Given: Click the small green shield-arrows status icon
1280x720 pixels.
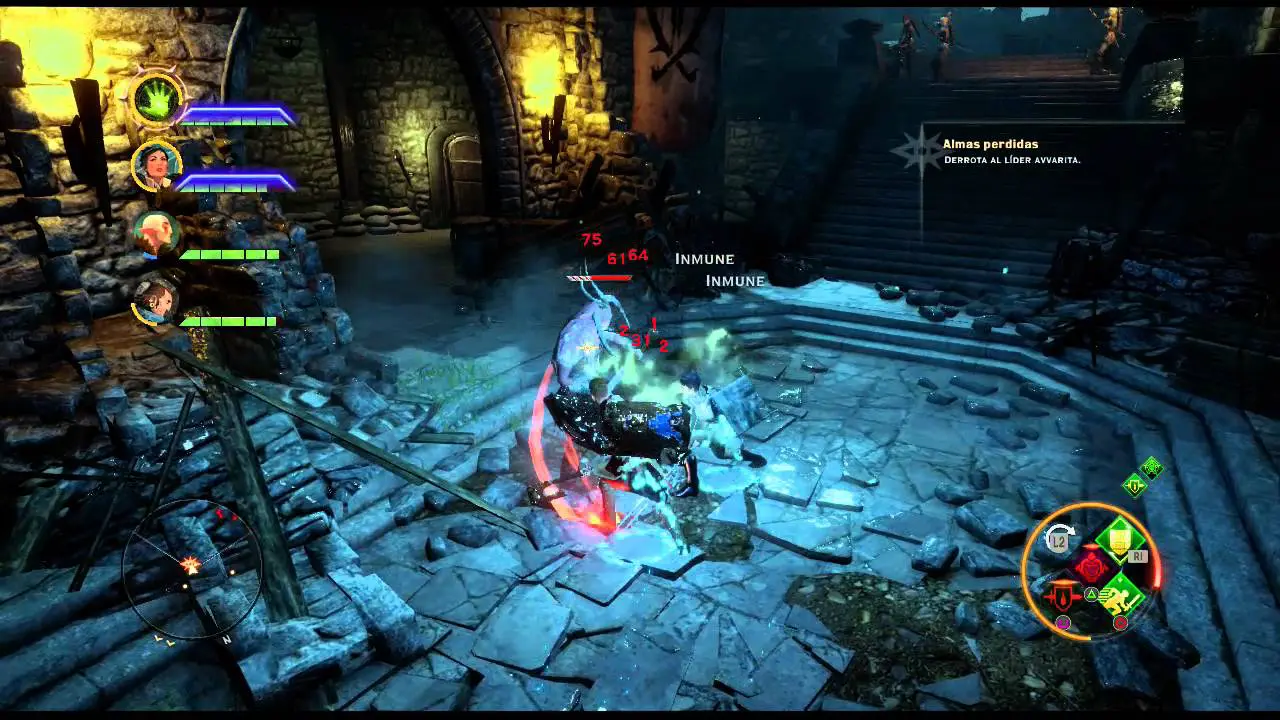Looking at the screenshot, I should point(1134,486).
